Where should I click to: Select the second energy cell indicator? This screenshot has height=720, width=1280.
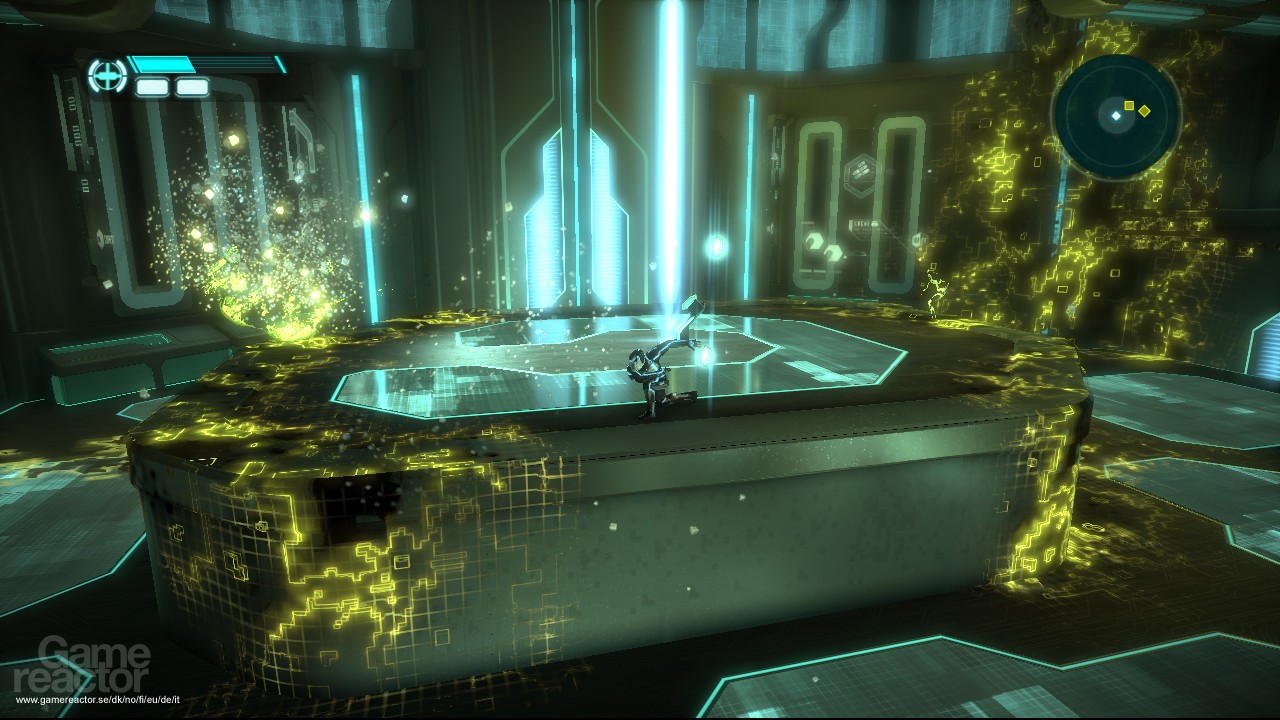coord(192,86)
